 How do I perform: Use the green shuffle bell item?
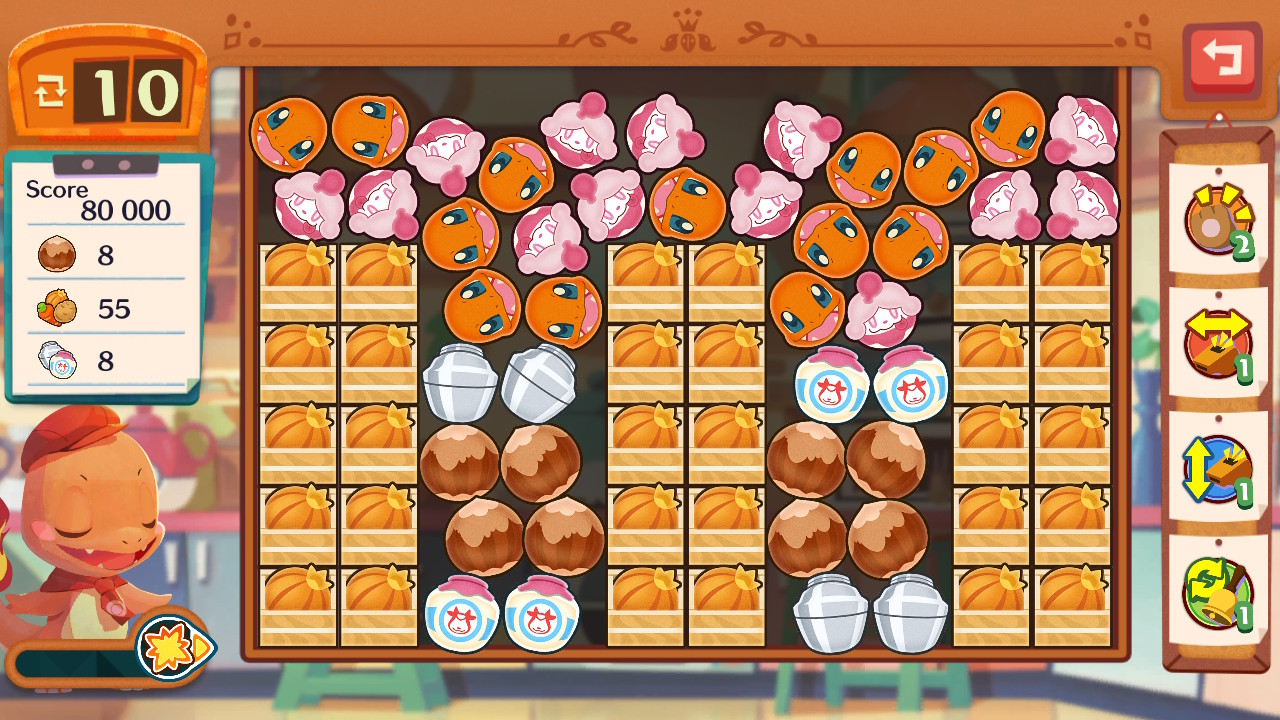tap(1218, 592)
